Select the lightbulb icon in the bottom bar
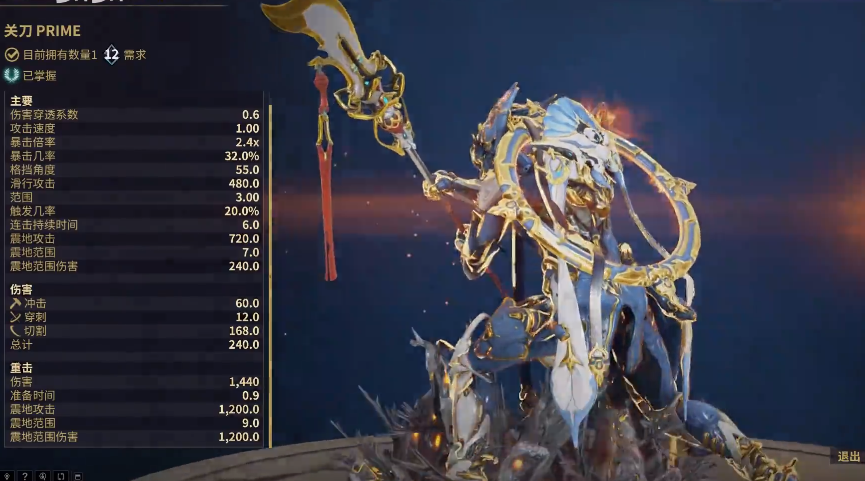865x481 pixels. click(x=7, y=476)
